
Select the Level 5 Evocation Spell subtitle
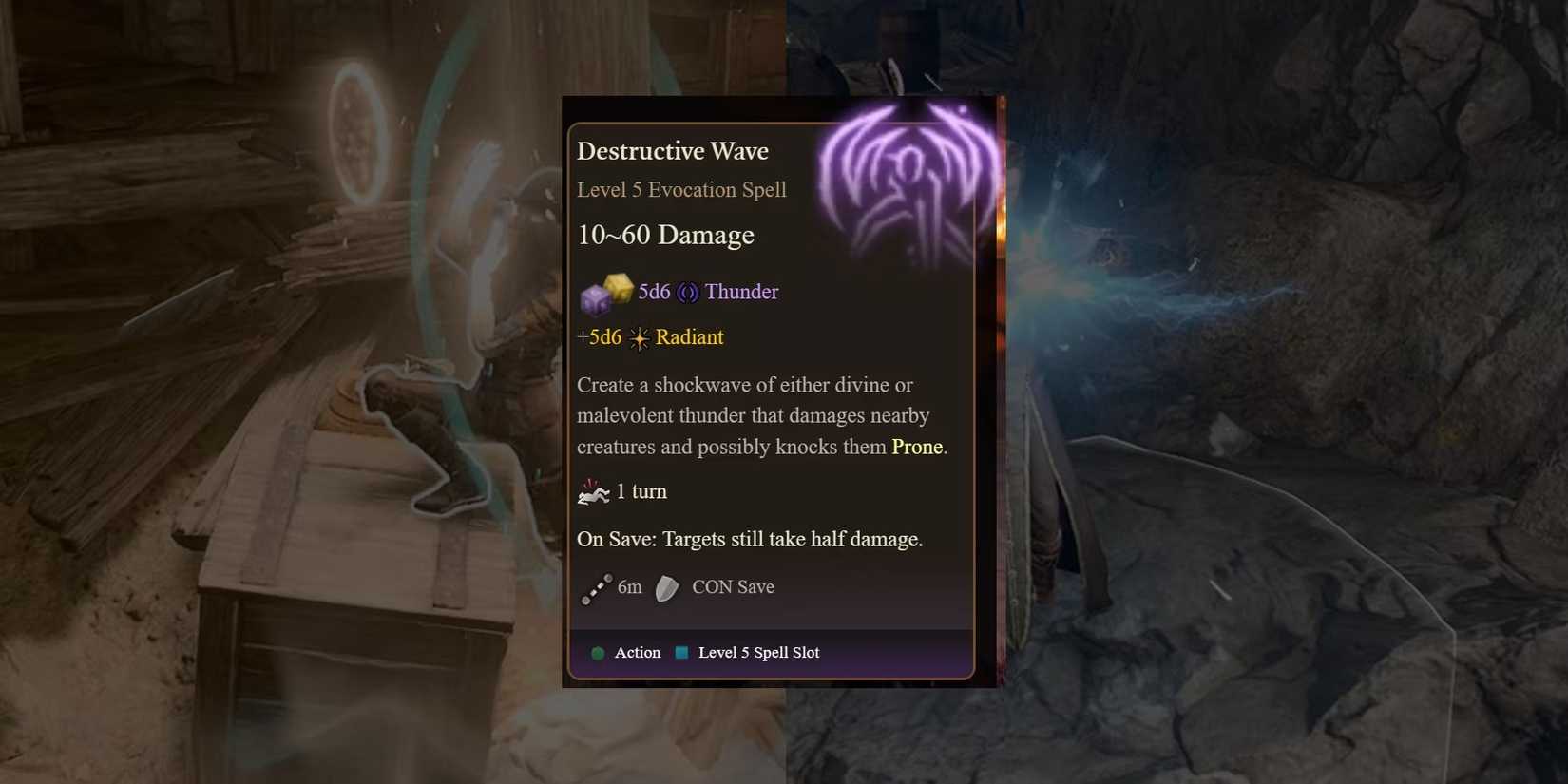(681, 190)
